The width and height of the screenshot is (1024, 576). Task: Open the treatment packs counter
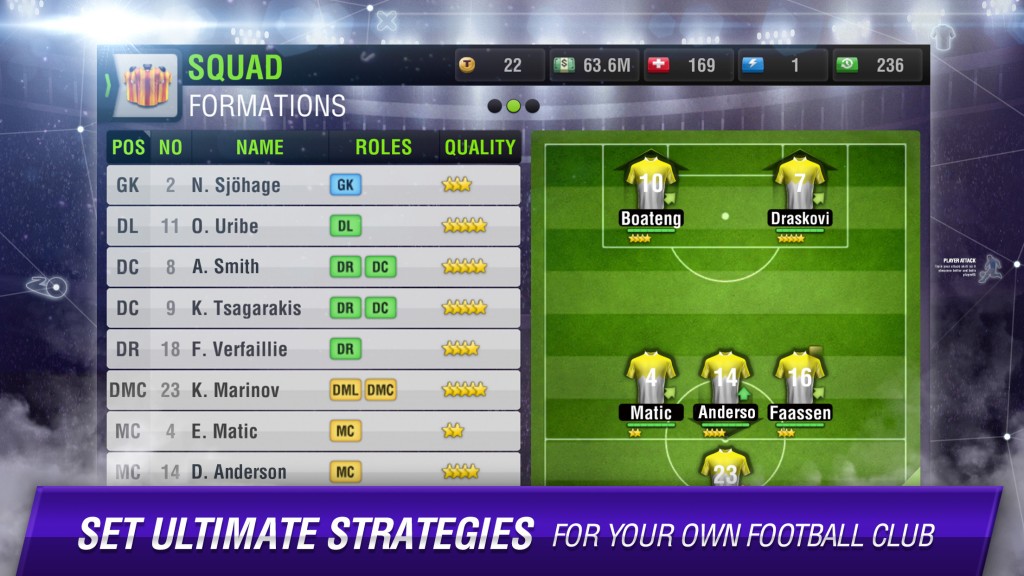click(x=688, y=65)
